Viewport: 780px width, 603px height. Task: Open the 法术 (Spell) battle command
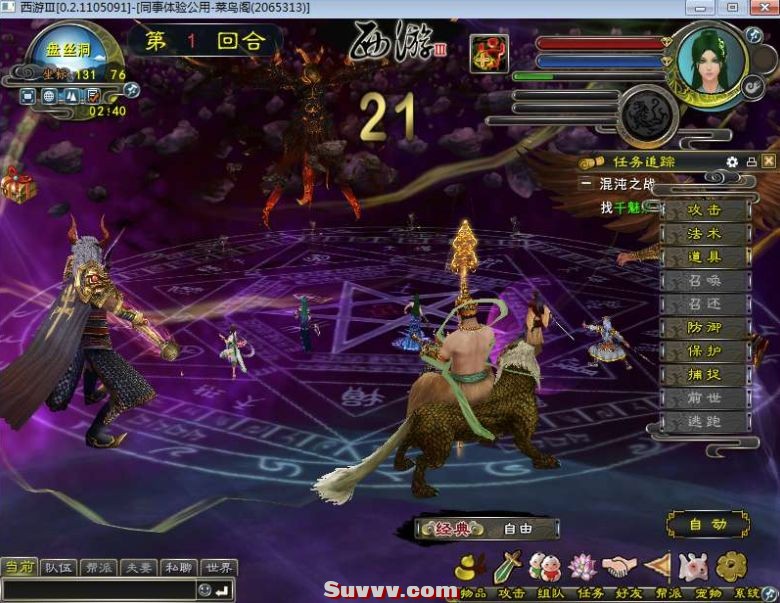[x=704, y=234]
